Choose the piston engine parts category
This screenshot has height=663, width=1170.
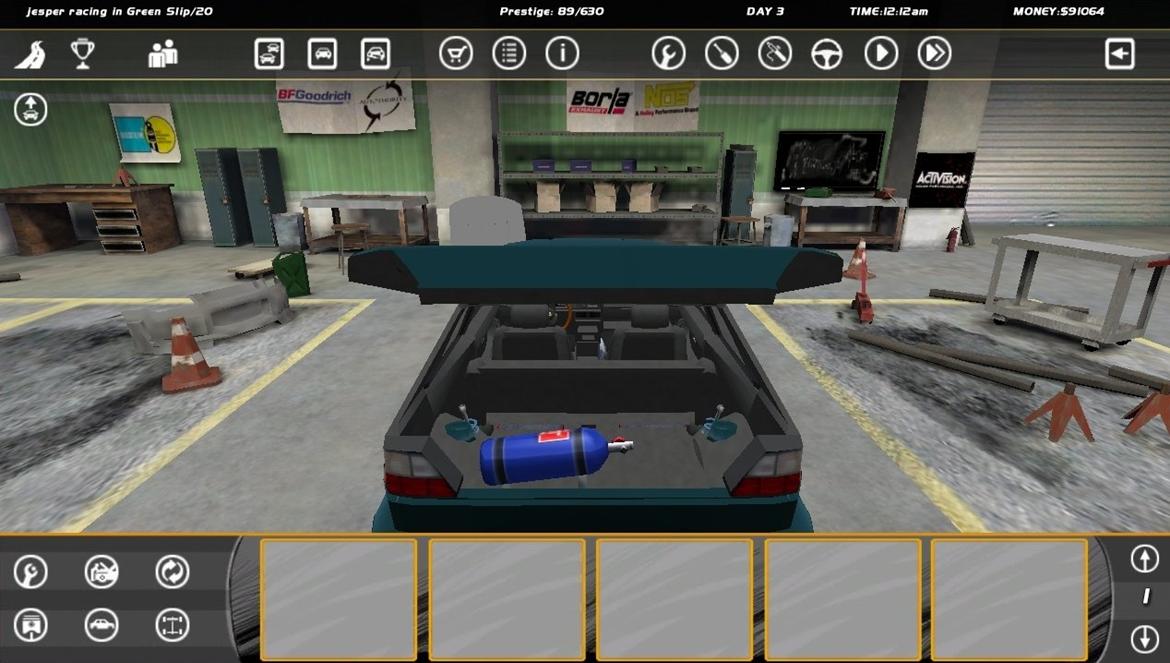31,625
